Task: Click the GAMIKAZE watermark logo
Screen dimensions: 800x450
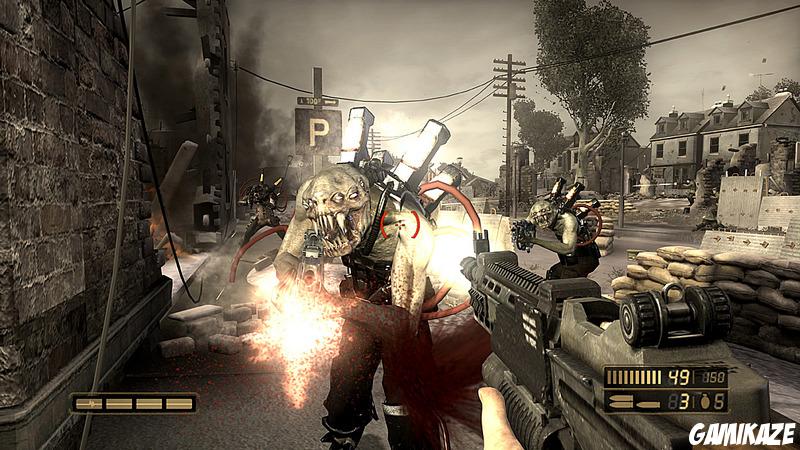Action: click(741, 433)
